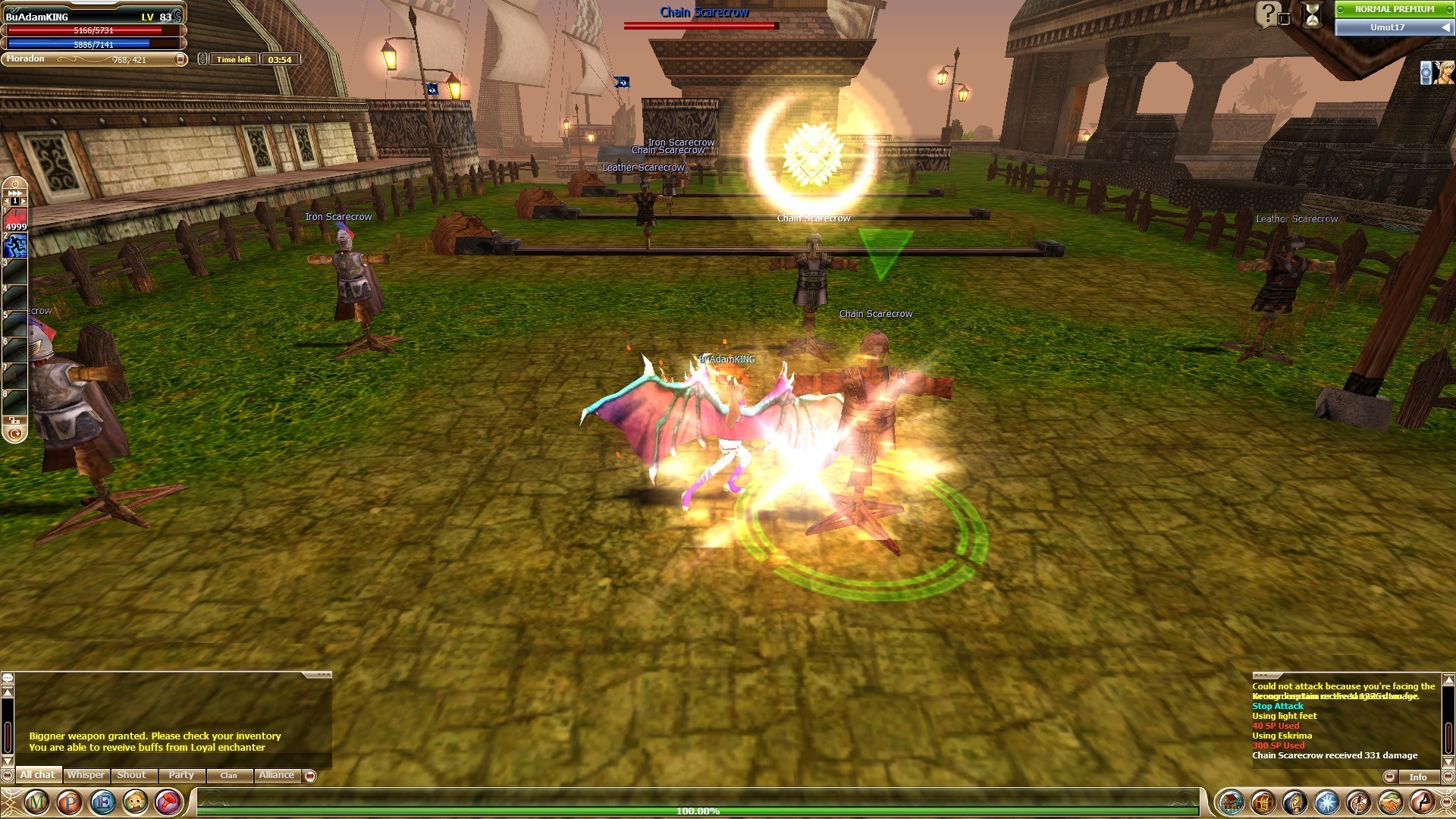
Task: Click the round blue E button
Action: pos(103,802)
